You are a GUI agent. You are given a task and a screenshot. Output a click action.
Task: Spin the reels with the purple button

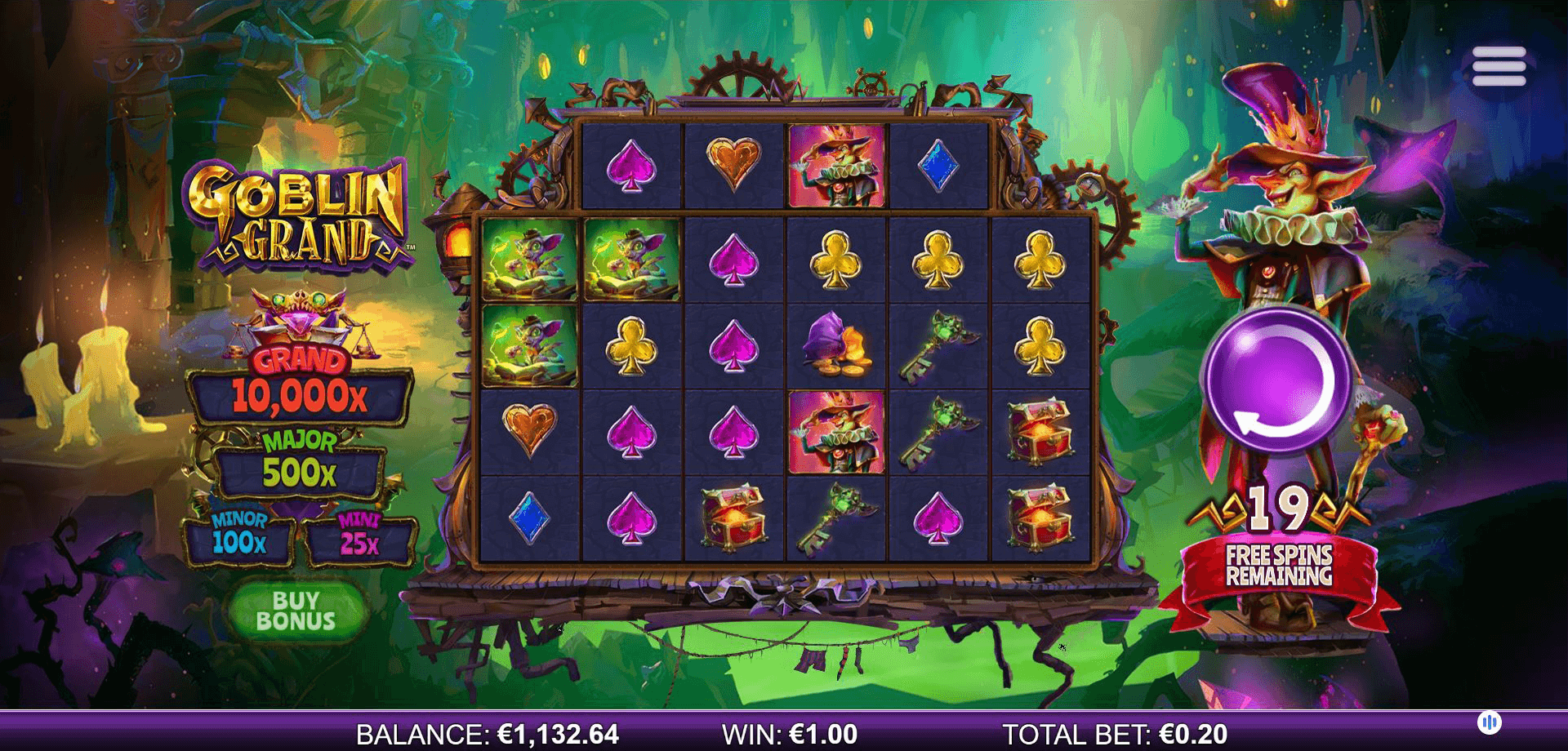(1278, 380)
